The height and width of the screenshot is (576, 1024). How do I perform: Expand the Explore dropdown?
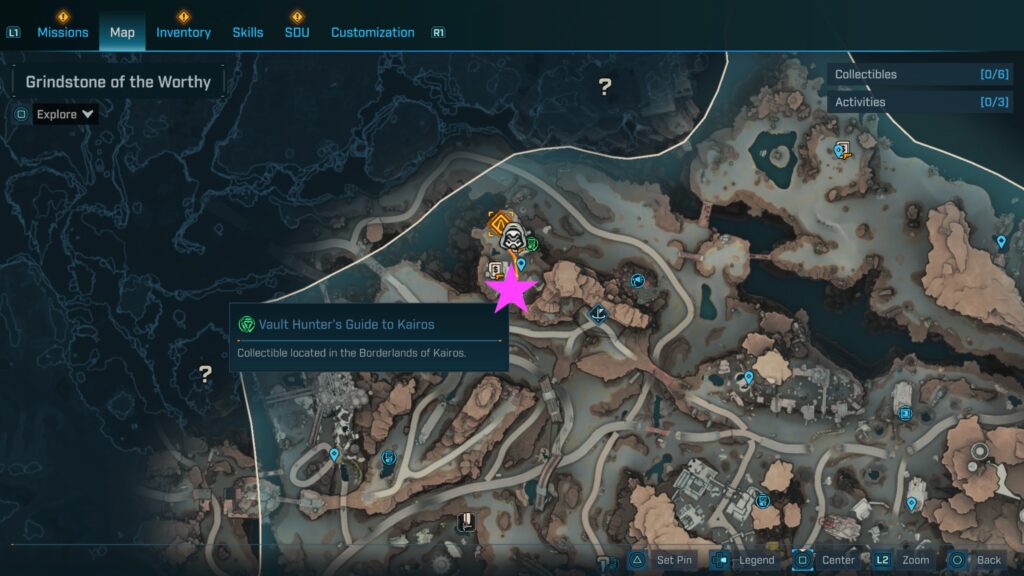[x=65, y=114]
